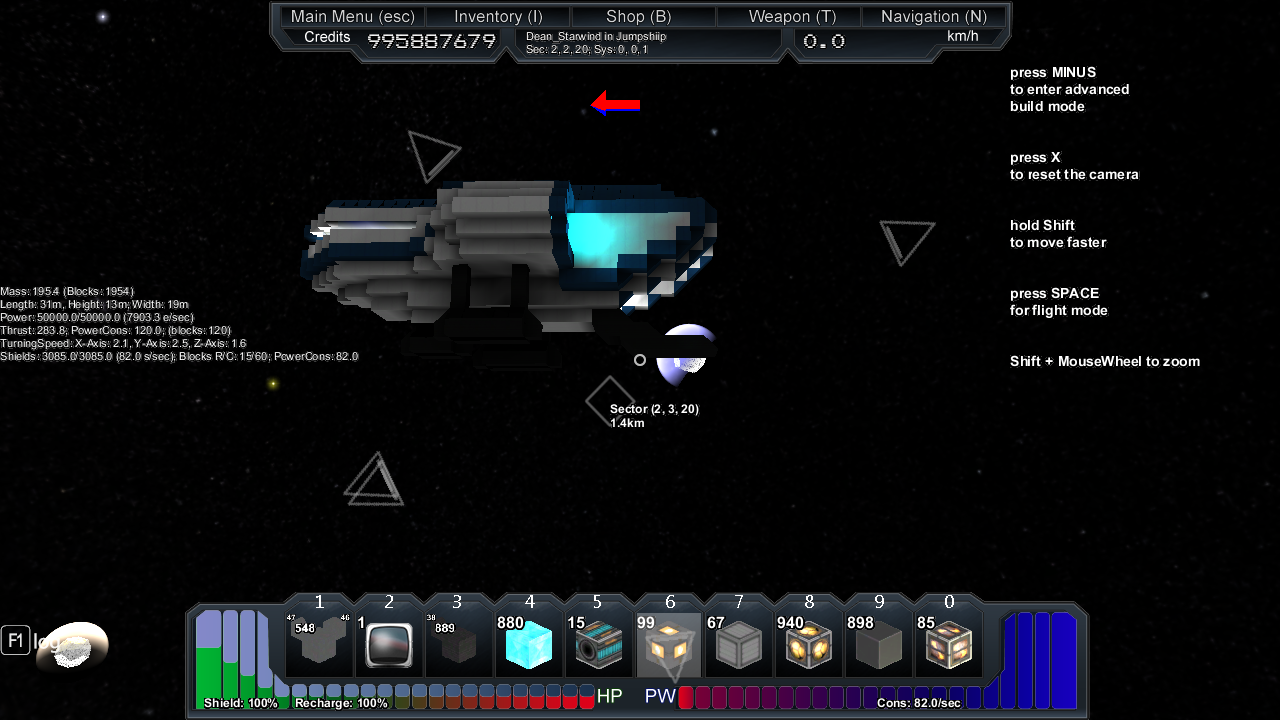Select the display screen block in slot 2
1280x720 pixels.
389,645
